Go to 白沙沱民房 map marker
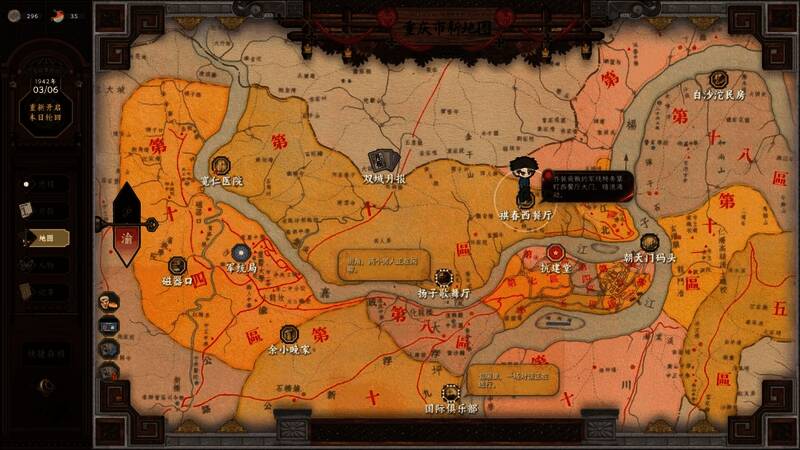800x450 pixels. (x=718, y=79)
